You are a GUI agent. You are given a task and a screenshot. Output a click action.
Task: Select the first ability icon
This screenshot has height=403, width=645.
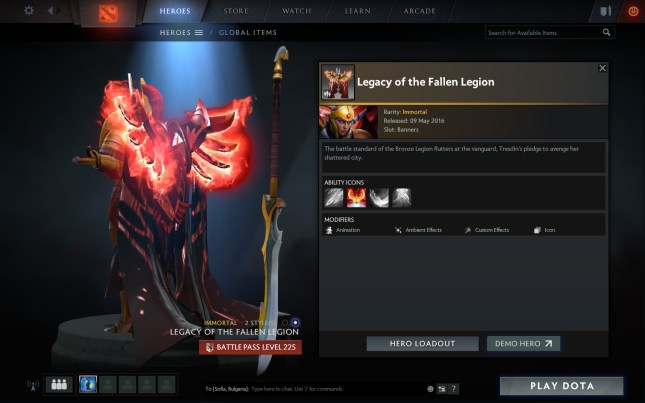coord(333,197)
